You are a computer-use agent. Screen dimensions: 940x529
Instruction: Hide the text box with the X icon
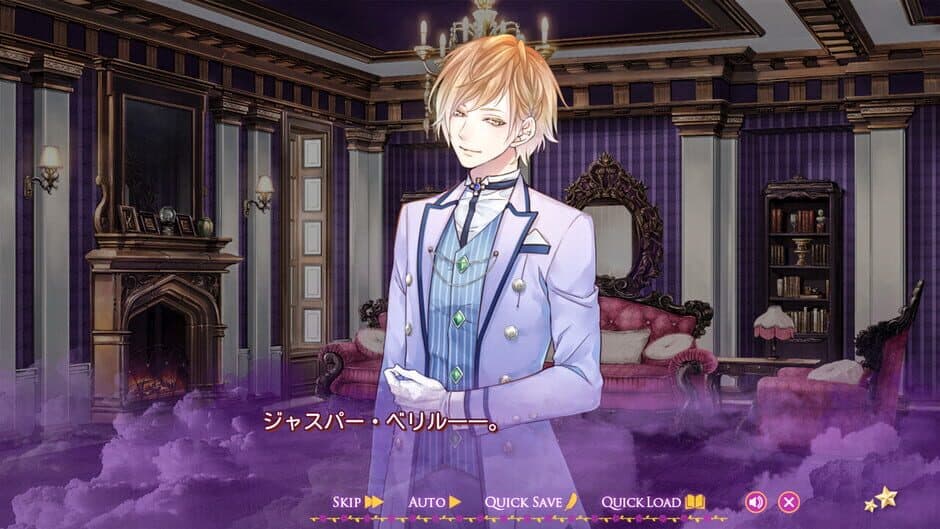coord(789,501)
